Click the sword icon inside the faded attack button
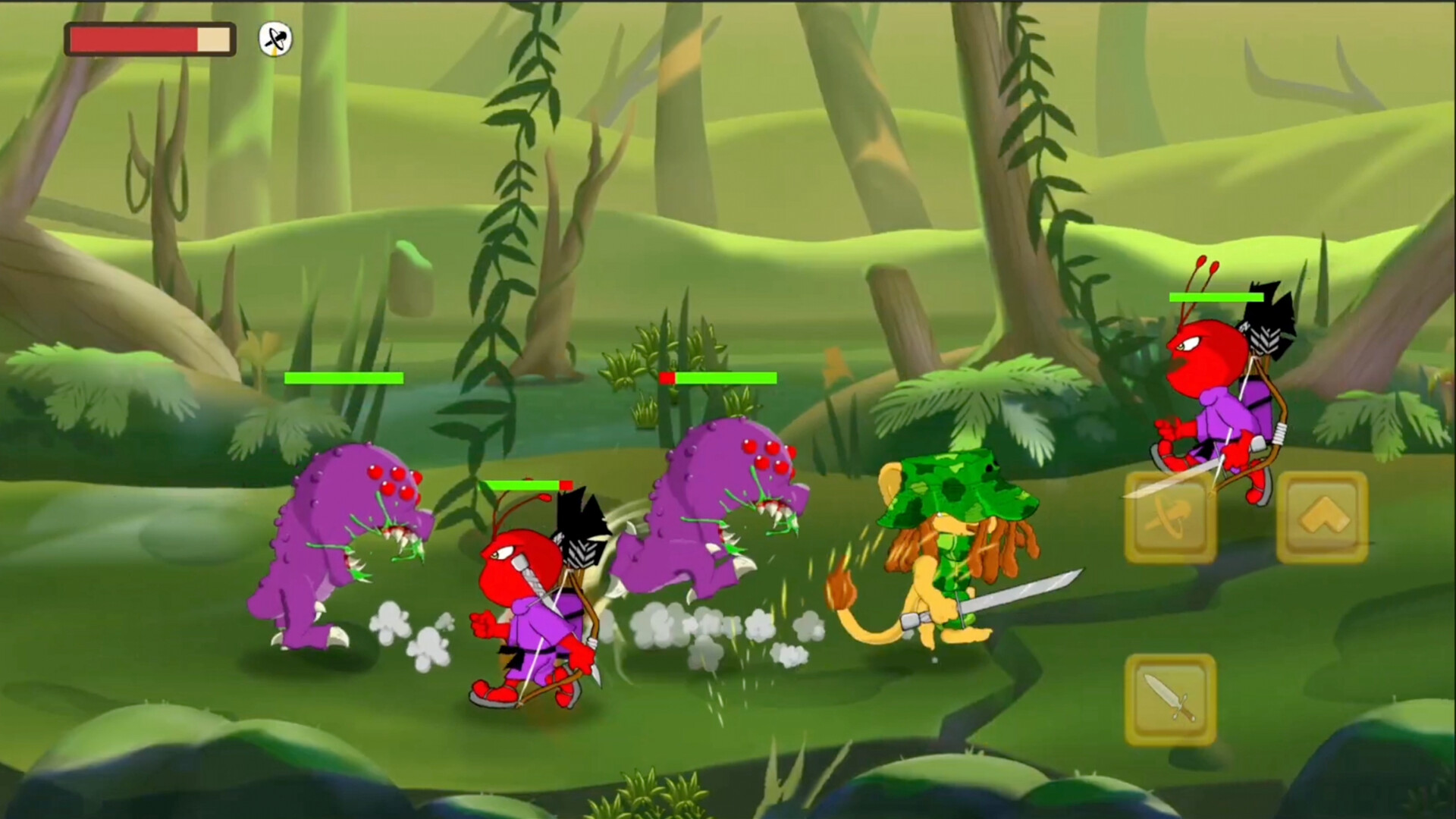Screen dimensions: 1456x819 pos(1172,516)
